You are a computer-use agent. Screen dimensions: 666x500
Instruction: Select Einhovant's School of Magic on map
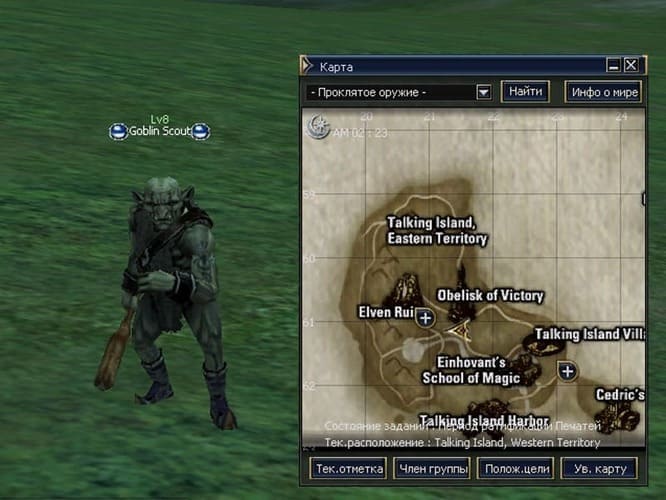[x=471, y=370]
